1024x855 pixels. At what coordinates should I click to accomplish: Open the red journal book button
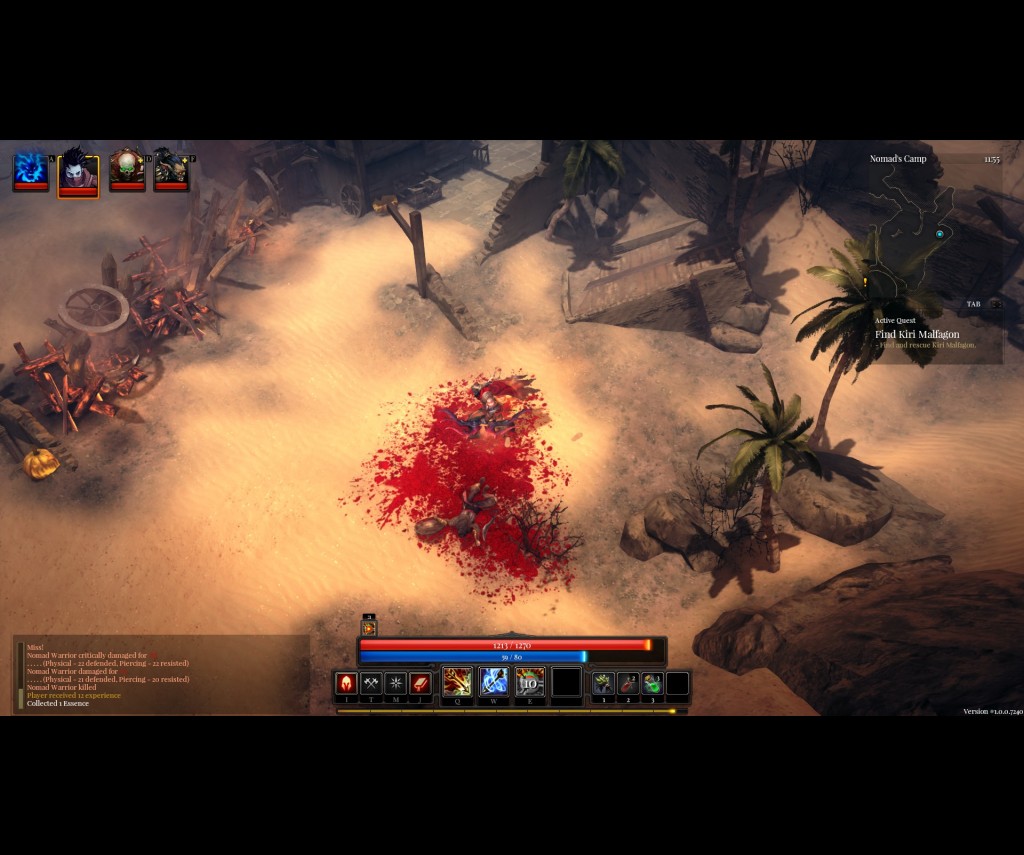[420, 683]
